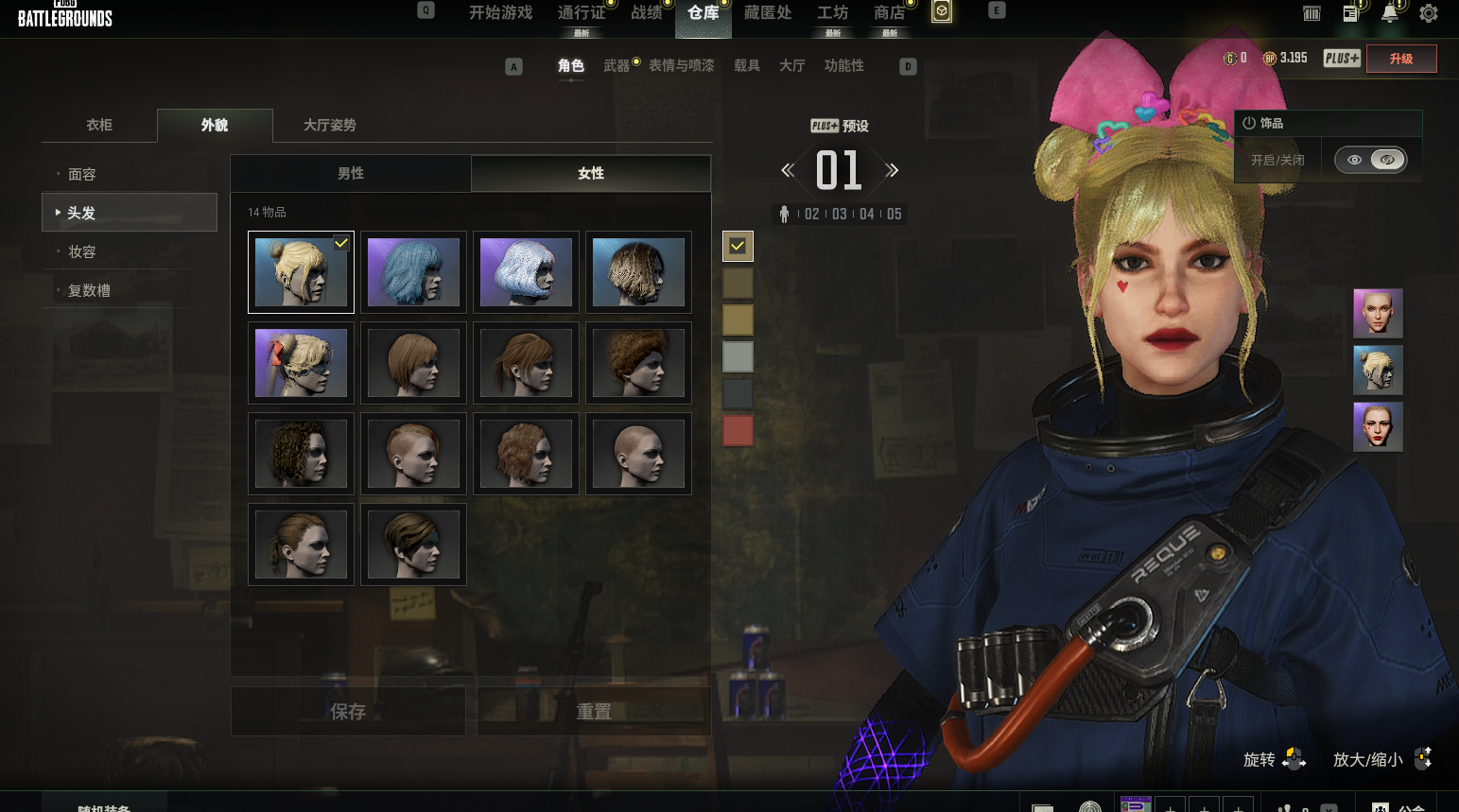Choose the 面容 face category

(x=82, y=175)
